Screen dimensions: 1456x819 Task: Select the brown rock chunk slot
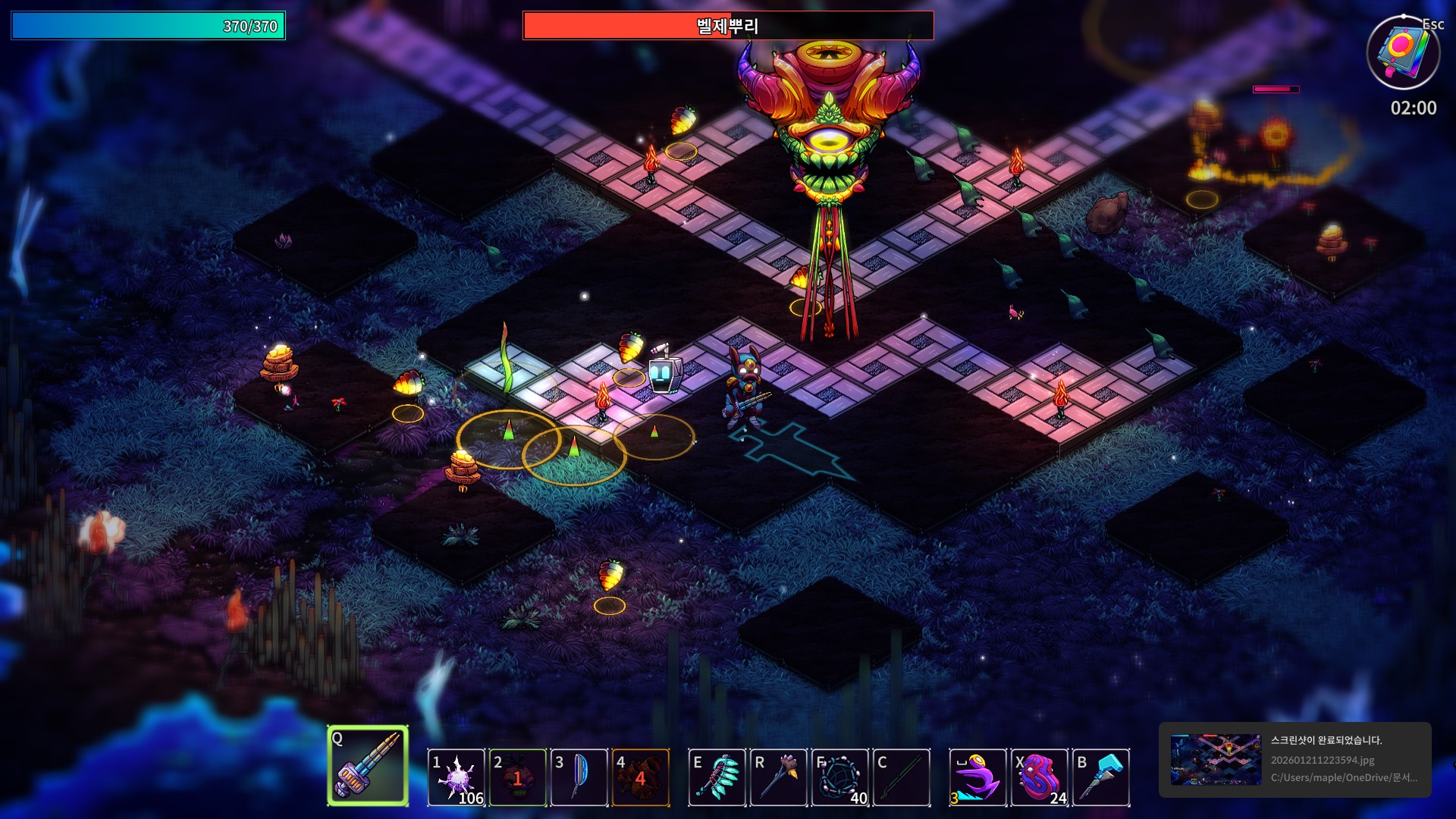click(x=641, y=777)
